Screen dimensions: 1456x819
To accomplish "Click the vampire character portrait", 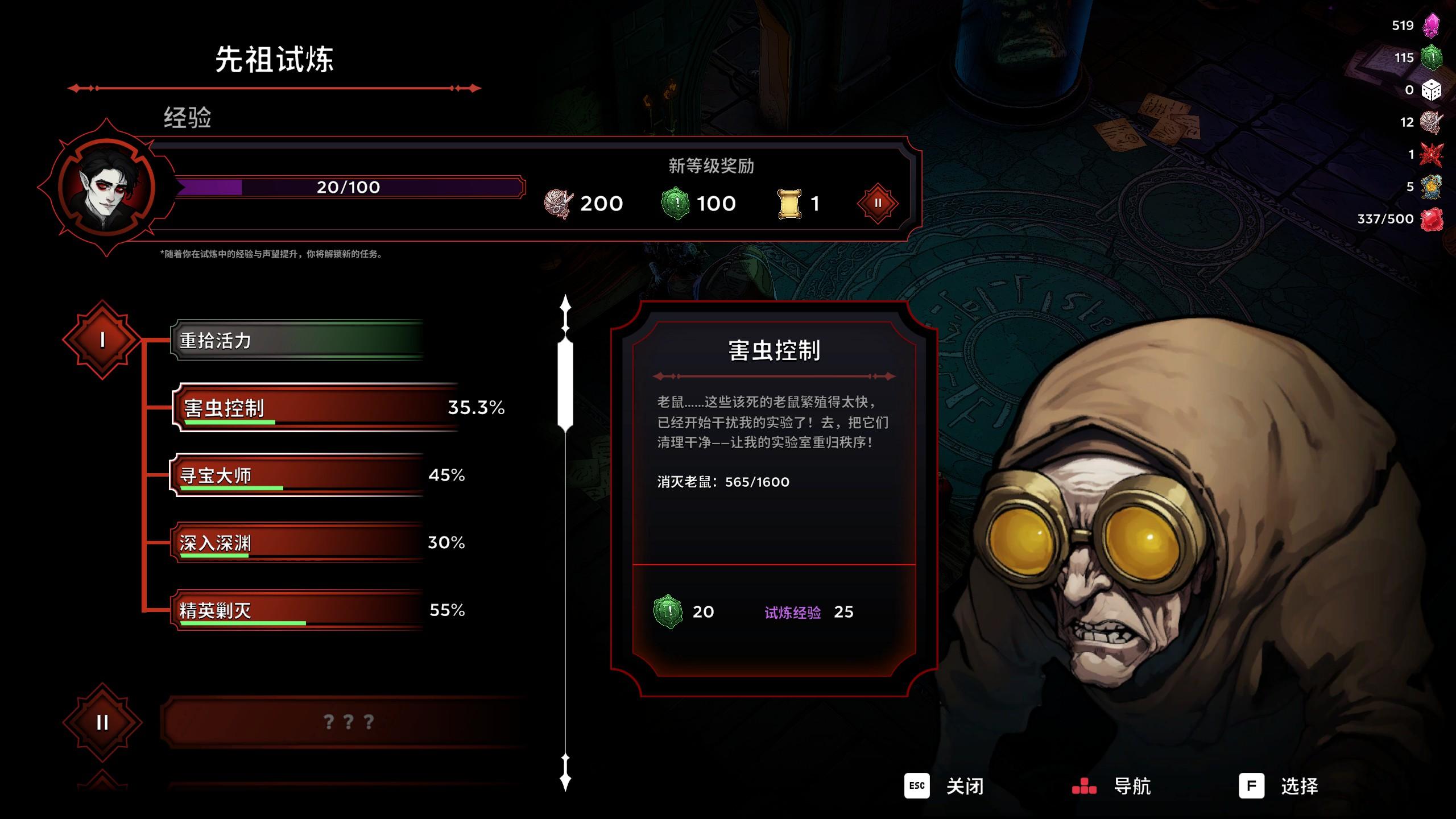I will click(106, 188).
